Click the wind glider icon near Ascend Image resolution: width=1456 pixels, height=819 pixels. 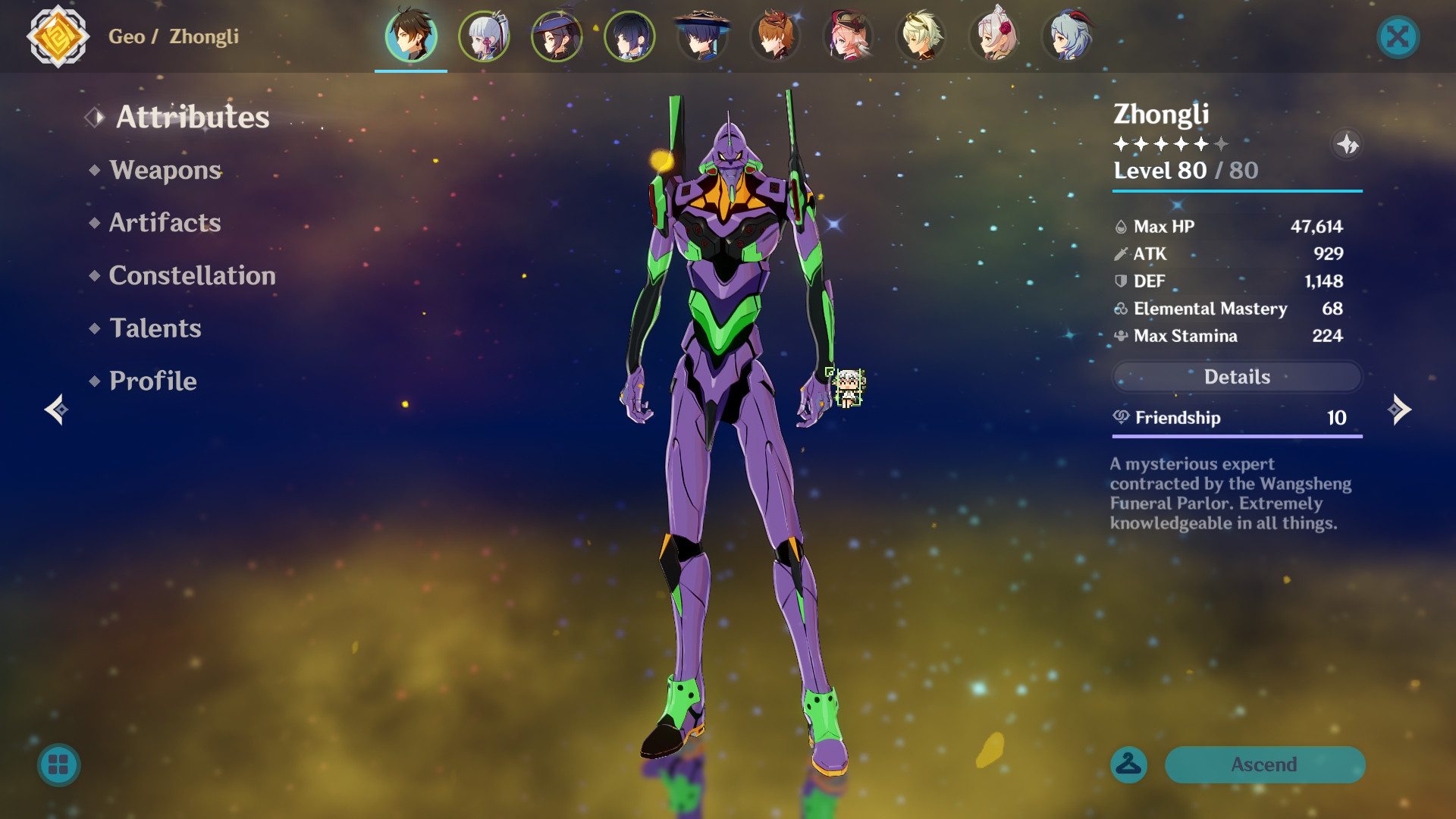(1129, 764)
